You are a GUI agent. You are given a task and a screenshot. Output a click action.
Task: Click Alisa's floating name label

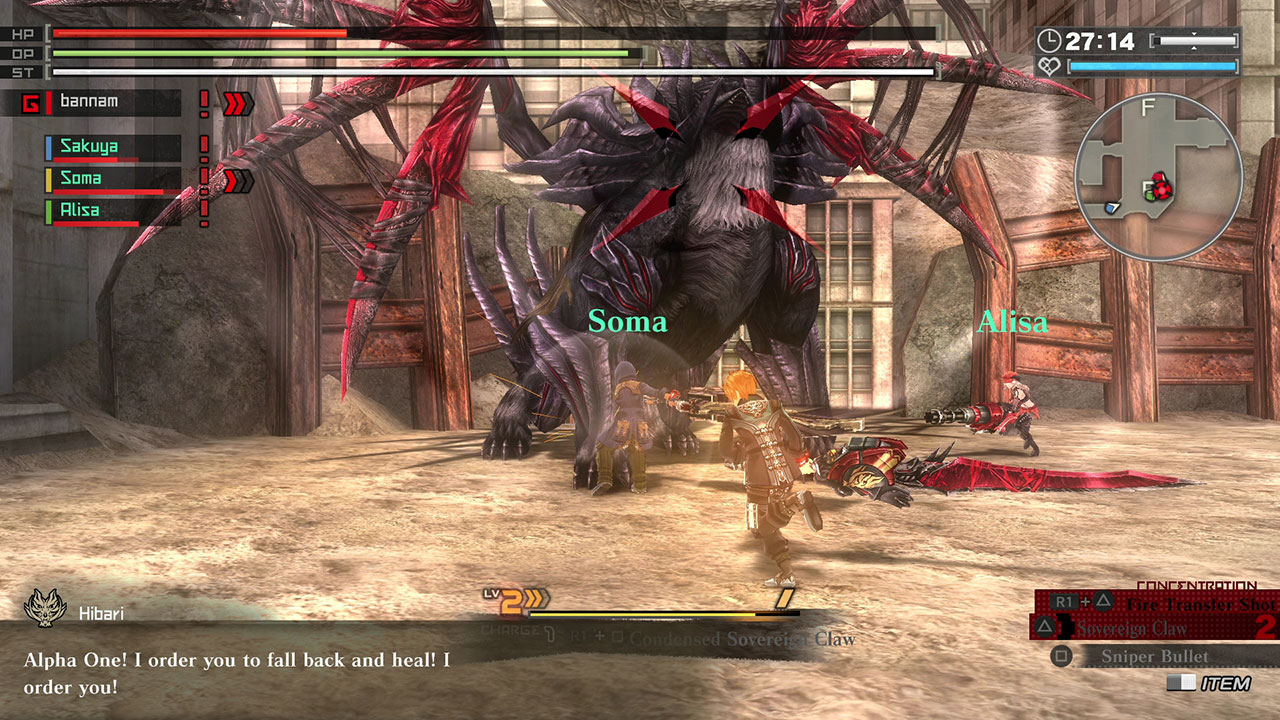(1015, 321)
